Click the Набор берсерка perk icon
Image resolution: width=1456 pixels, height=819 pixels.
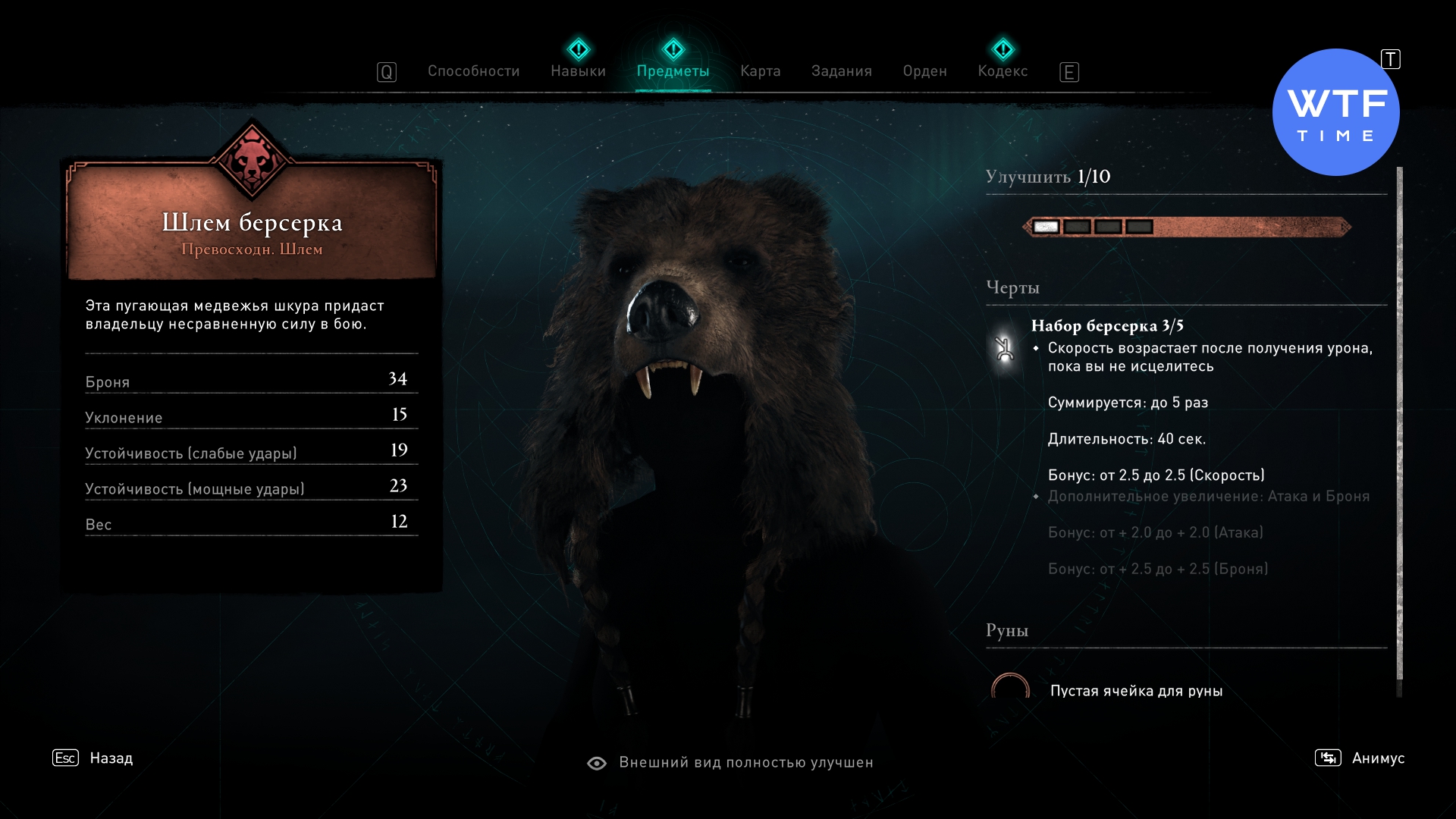click(1005, 349)
